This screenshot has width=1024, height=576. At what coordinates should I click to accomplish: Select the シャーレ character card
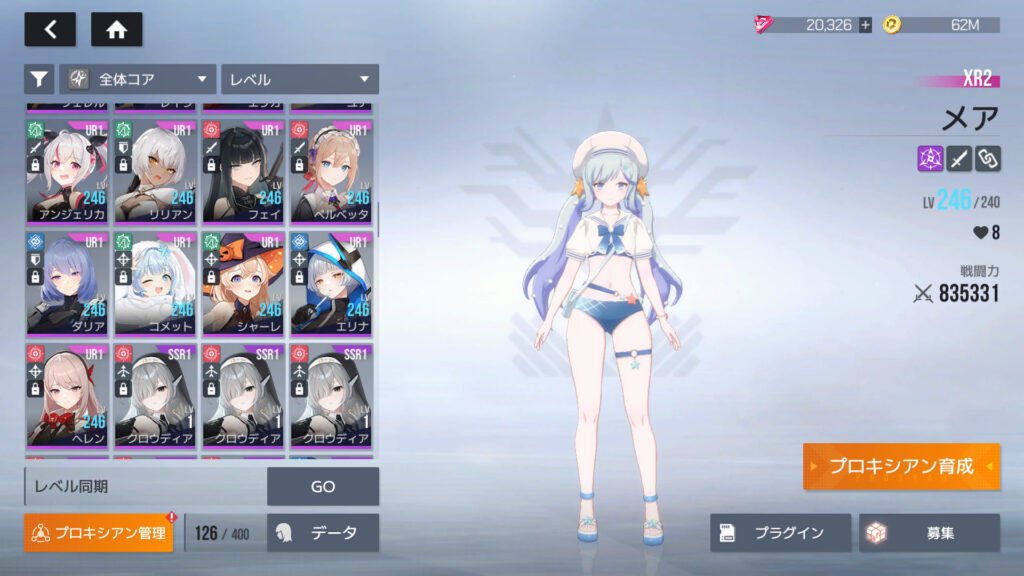pos(243,284)
